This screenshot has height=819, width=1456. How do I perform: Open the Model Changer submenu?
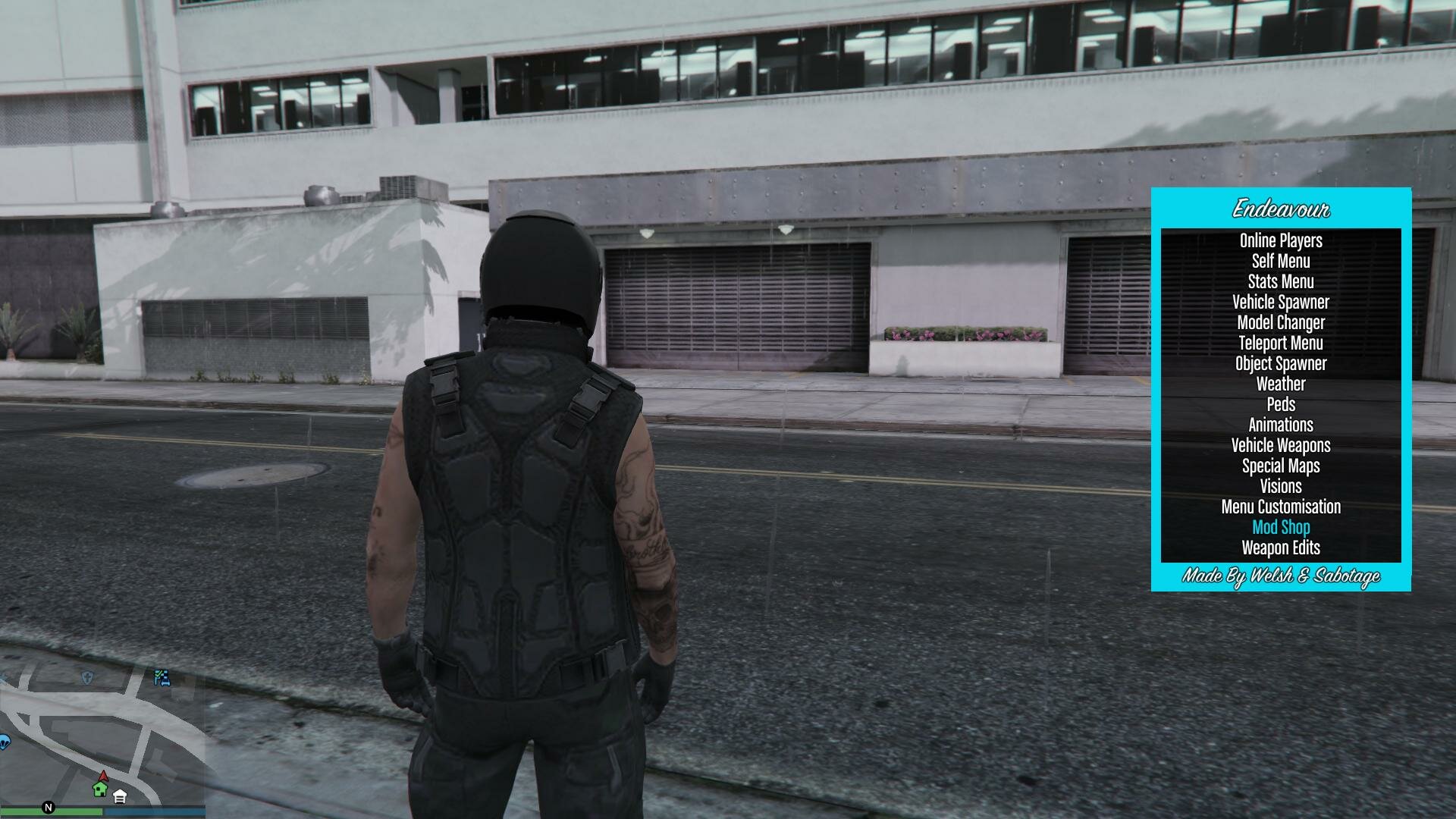click(x=1281, y=323)
